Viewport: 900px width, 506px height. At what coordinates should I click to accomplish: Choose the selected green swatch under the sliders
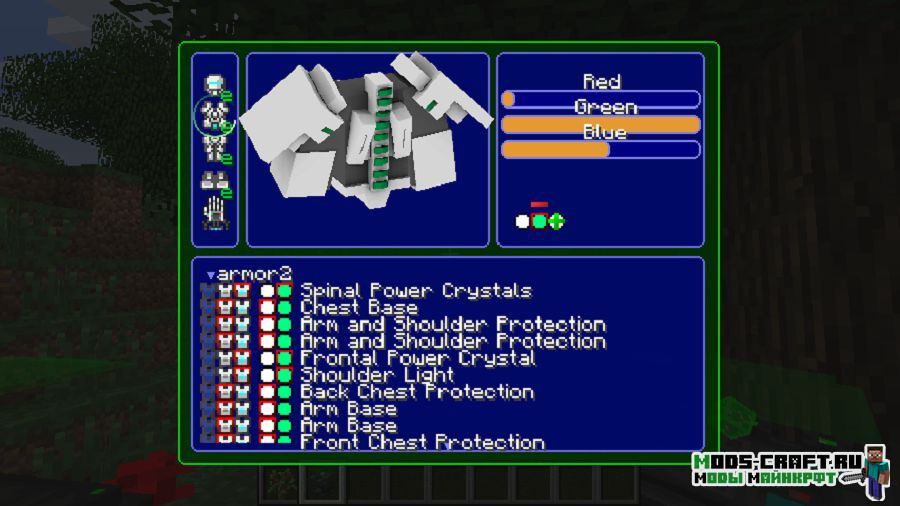(539, 221)
